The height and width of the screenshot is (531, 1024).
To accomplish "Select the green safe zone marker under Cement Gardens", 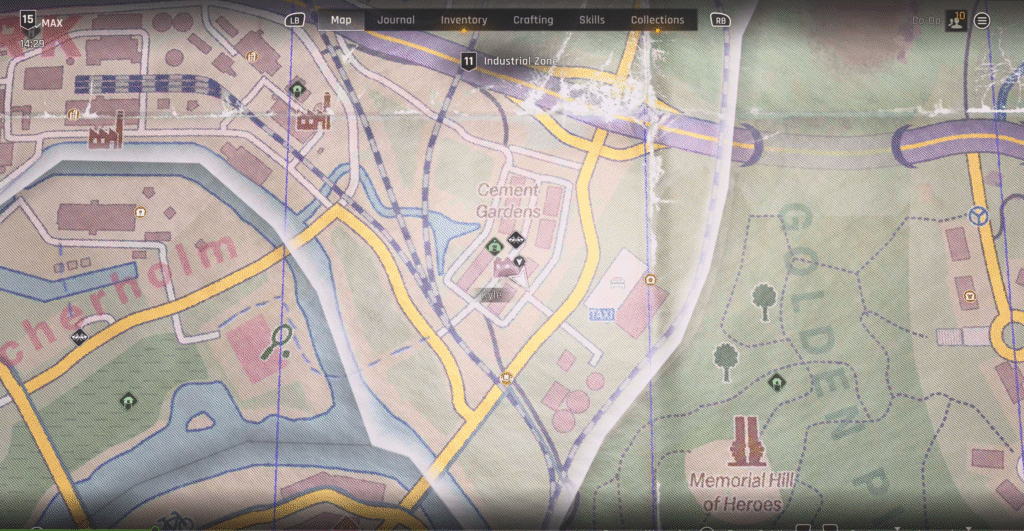I will (x=493, y=247).
